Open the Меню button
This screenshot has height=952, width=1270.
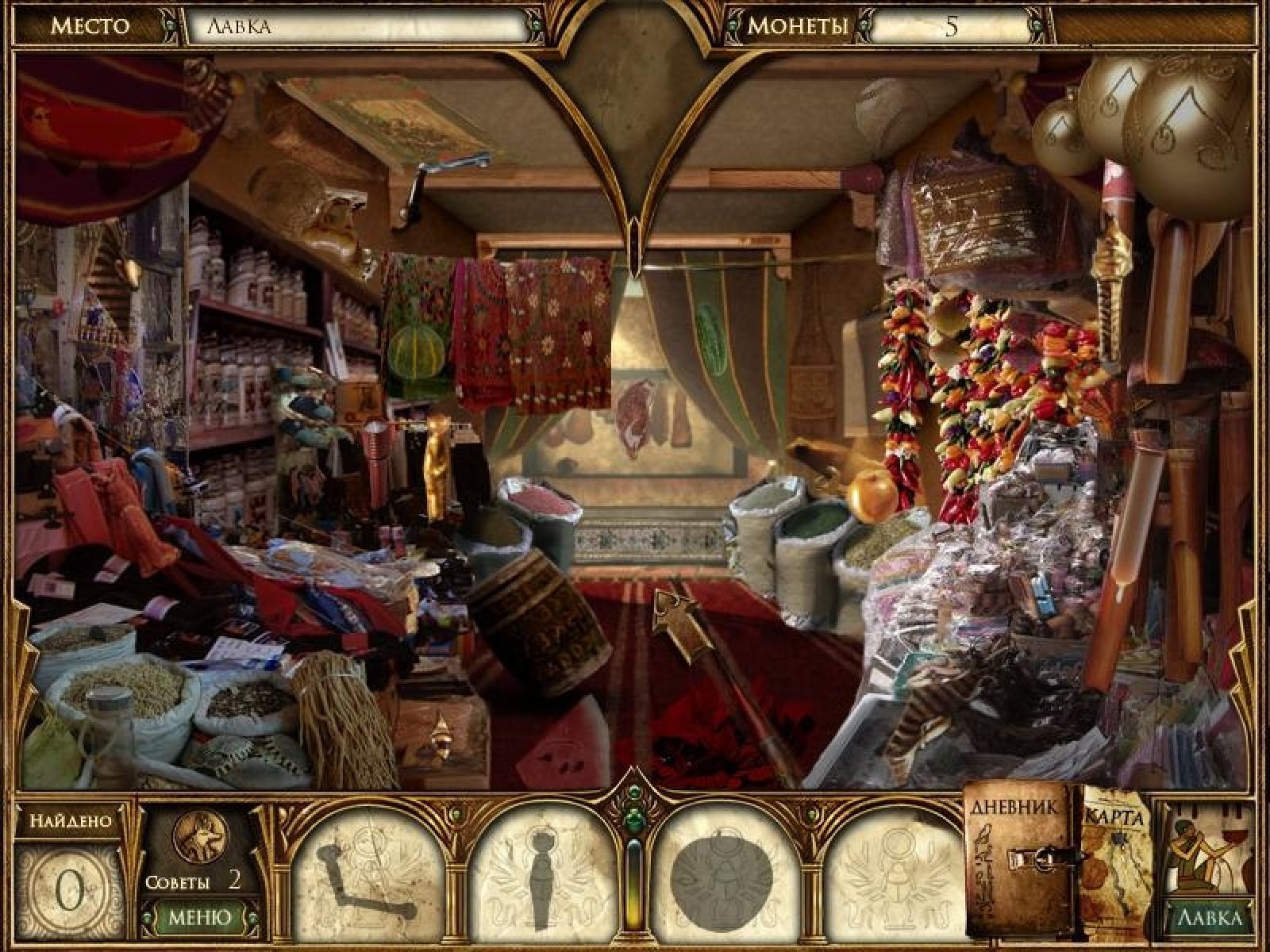(199, 917)
